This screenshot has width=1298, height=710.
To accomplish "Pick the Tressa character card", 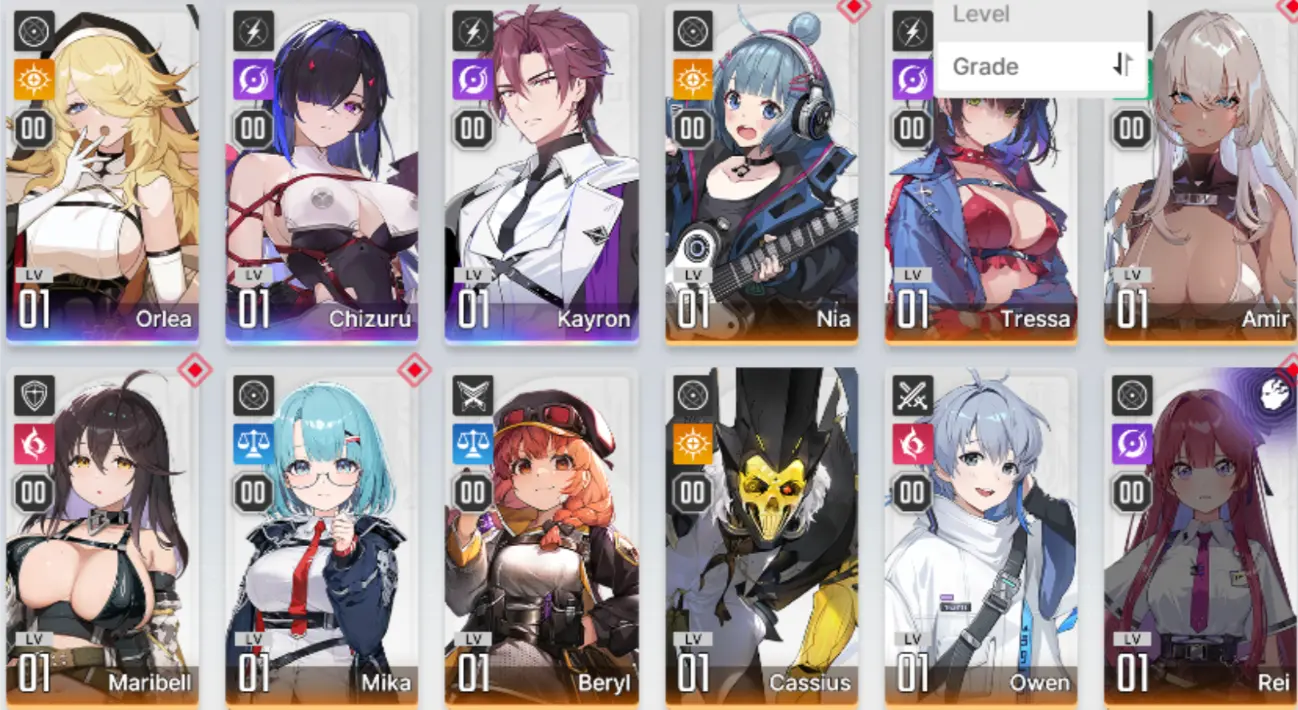I will [981, 220].
